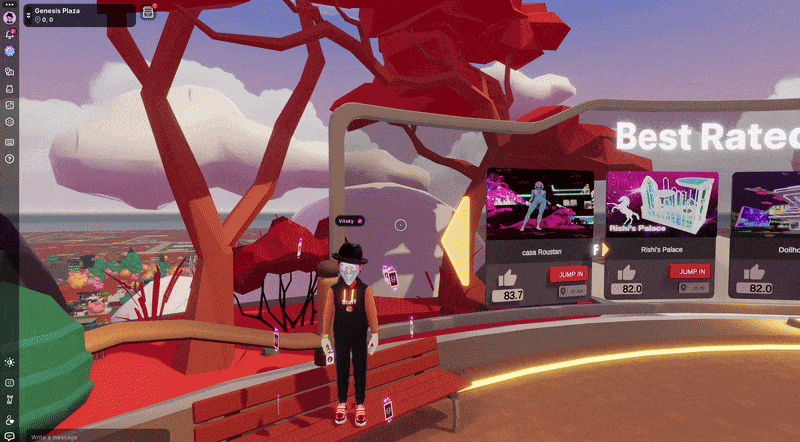Image resolution: width=800 pixels, height=442 pixels.
Task: Click the icon right of Genesis Plaza panel
Action: (148, 12)
